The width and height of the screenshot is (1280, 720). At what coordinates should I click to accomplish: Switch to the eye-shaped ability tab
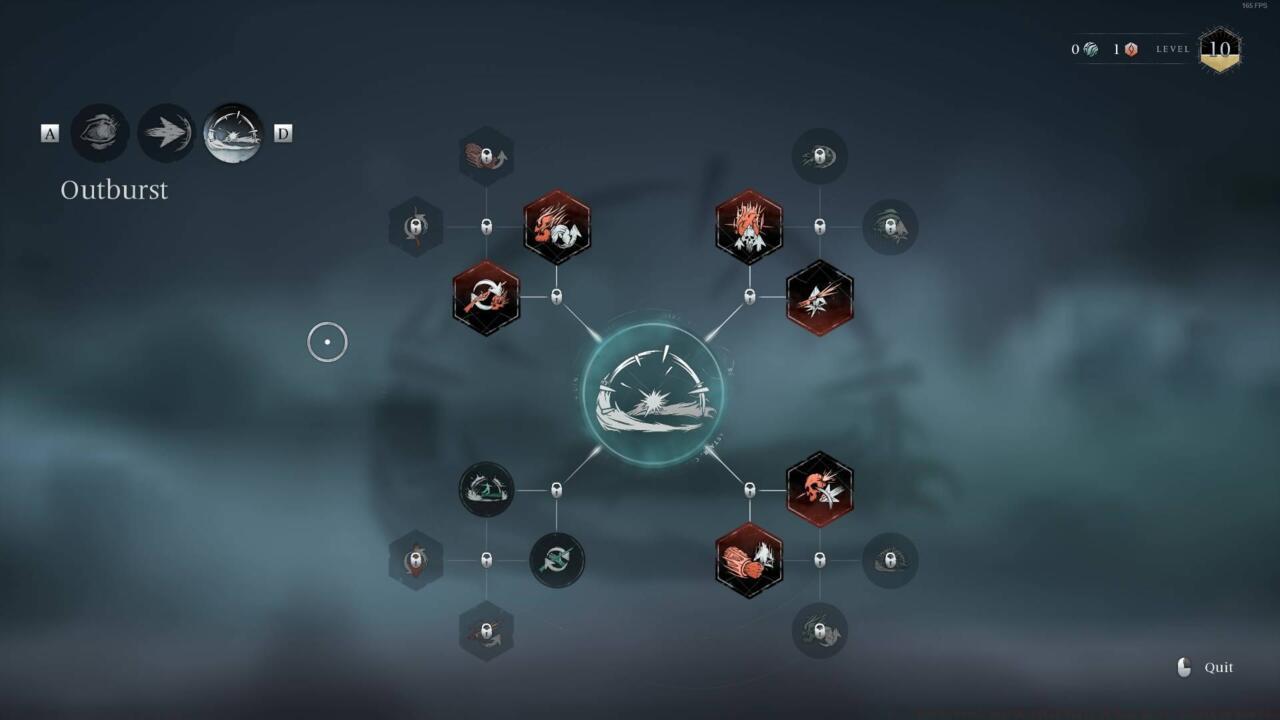(x=100, y=132)
